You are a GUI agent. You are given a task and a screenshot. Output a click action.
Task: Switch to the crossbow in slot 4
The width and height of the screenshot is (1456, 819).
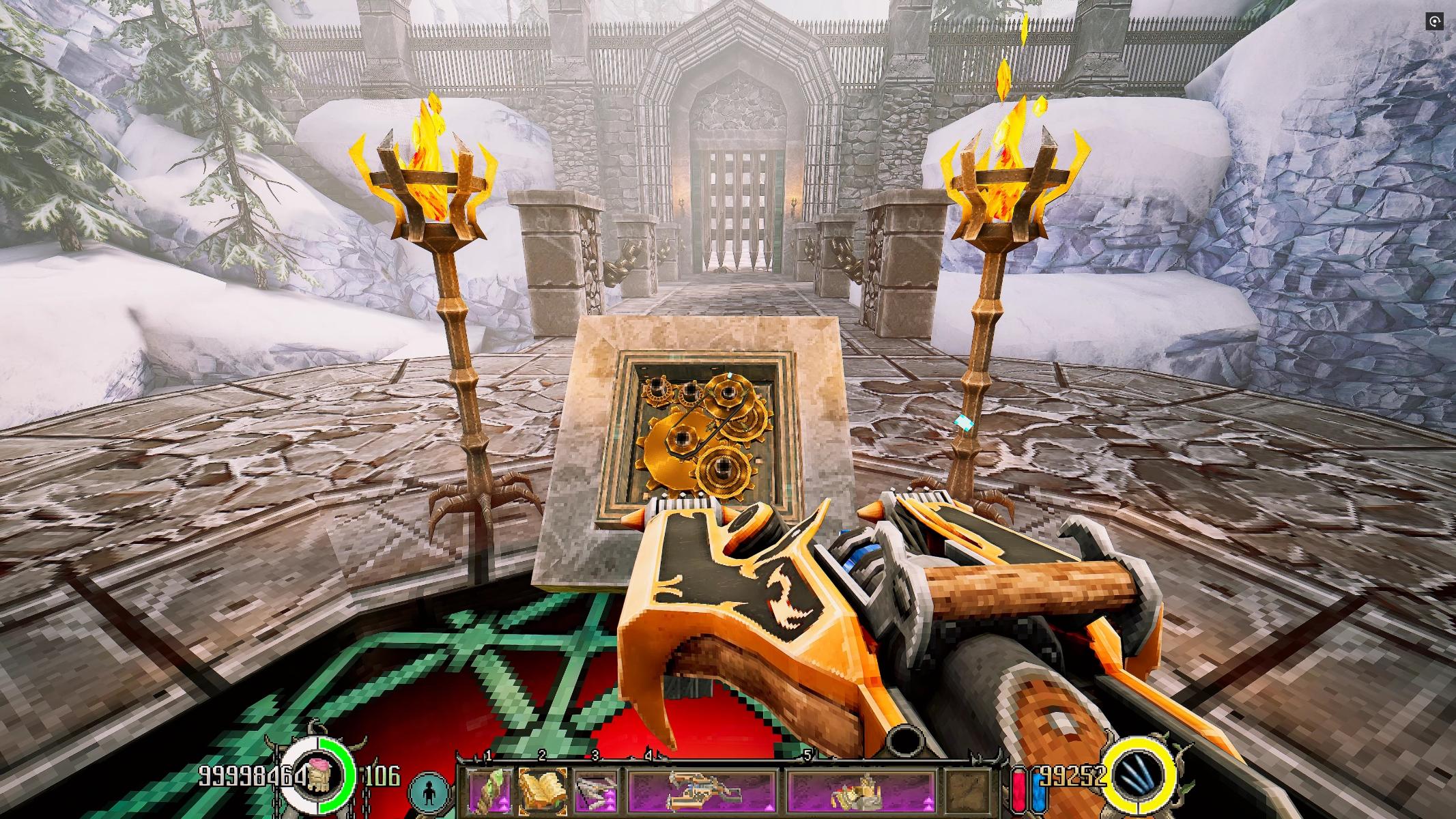[x=703, y=776]
